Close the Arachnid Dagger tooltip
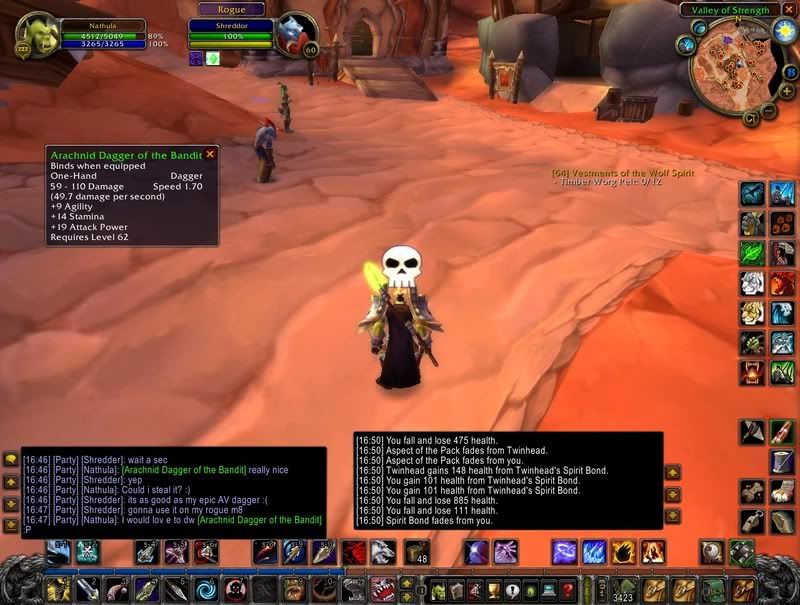This screenshot has height=605, width=800. 210,155
